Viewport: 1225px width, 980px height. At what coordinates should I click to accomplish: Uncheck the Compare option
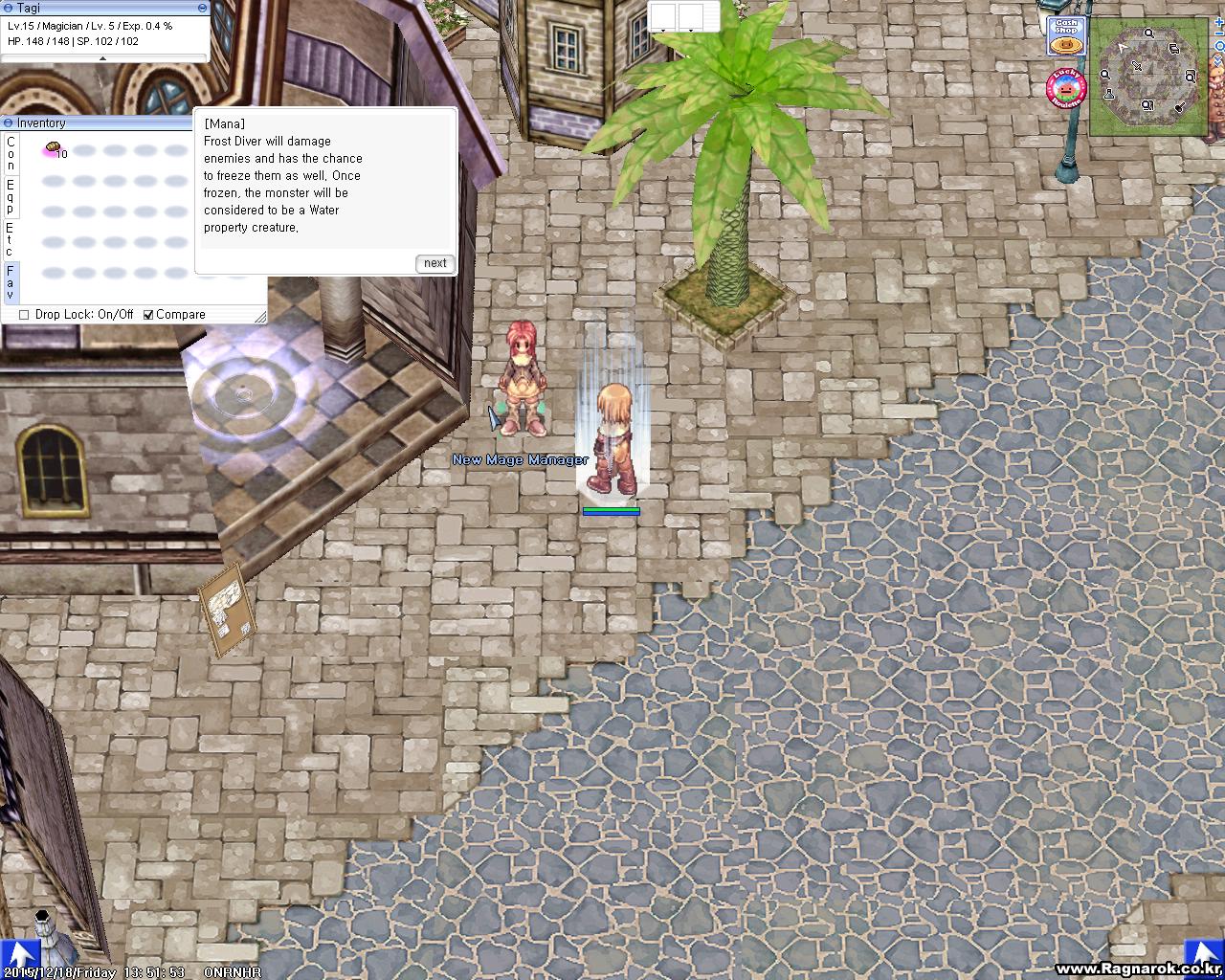[x=148, y=314]
